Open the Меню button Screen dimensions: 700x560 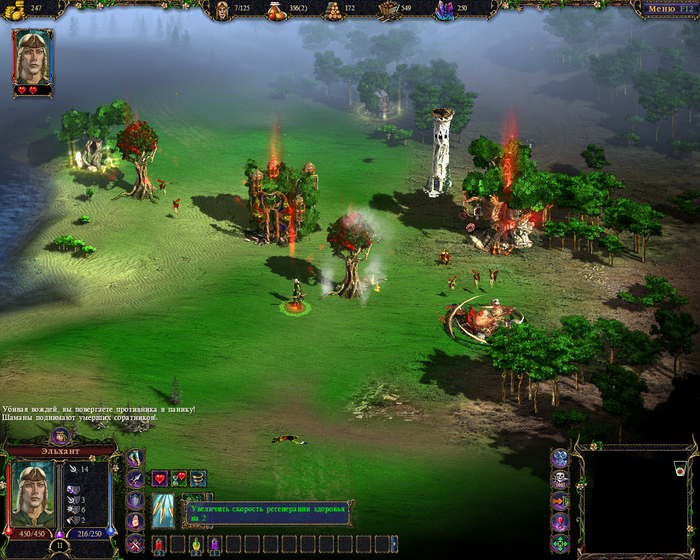(x=666, y=8)
